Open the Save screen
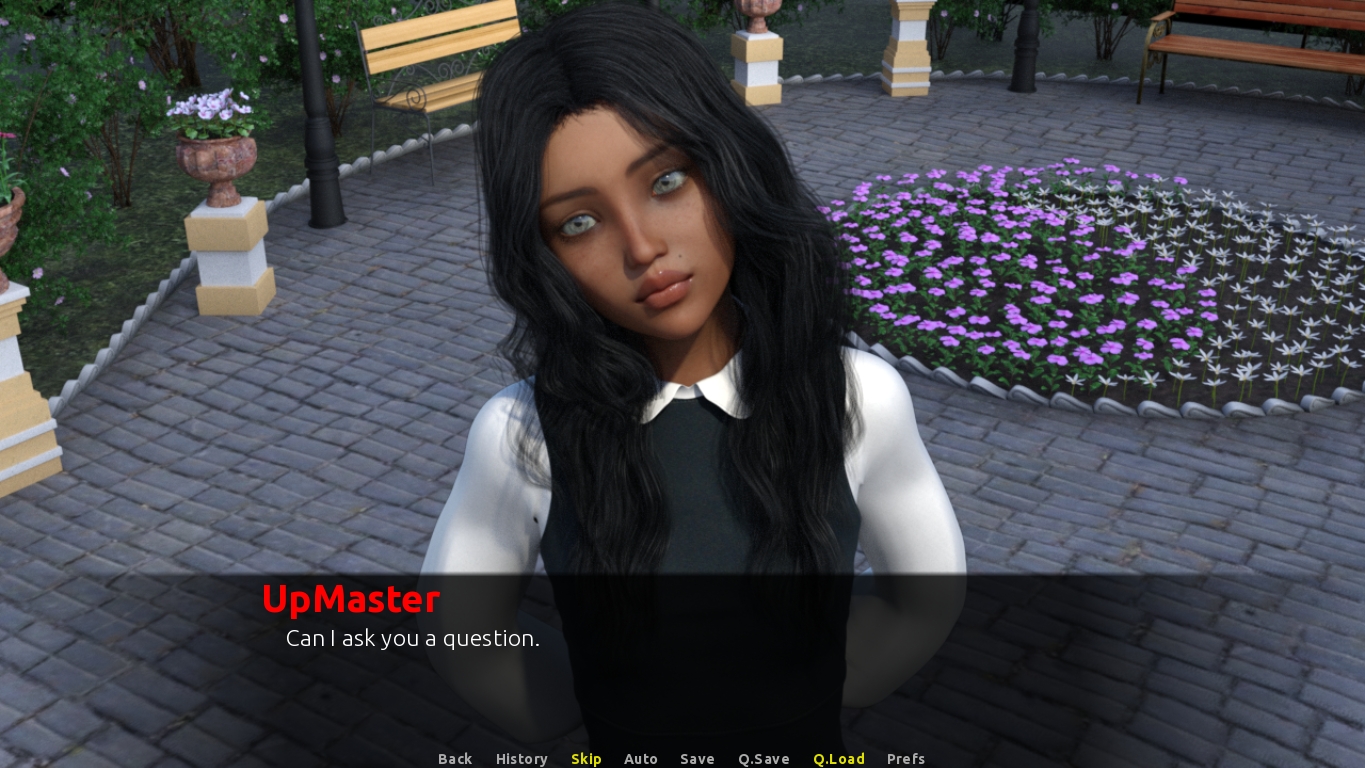The height and width of the screenshot is (768, 1365). [697, 759]
